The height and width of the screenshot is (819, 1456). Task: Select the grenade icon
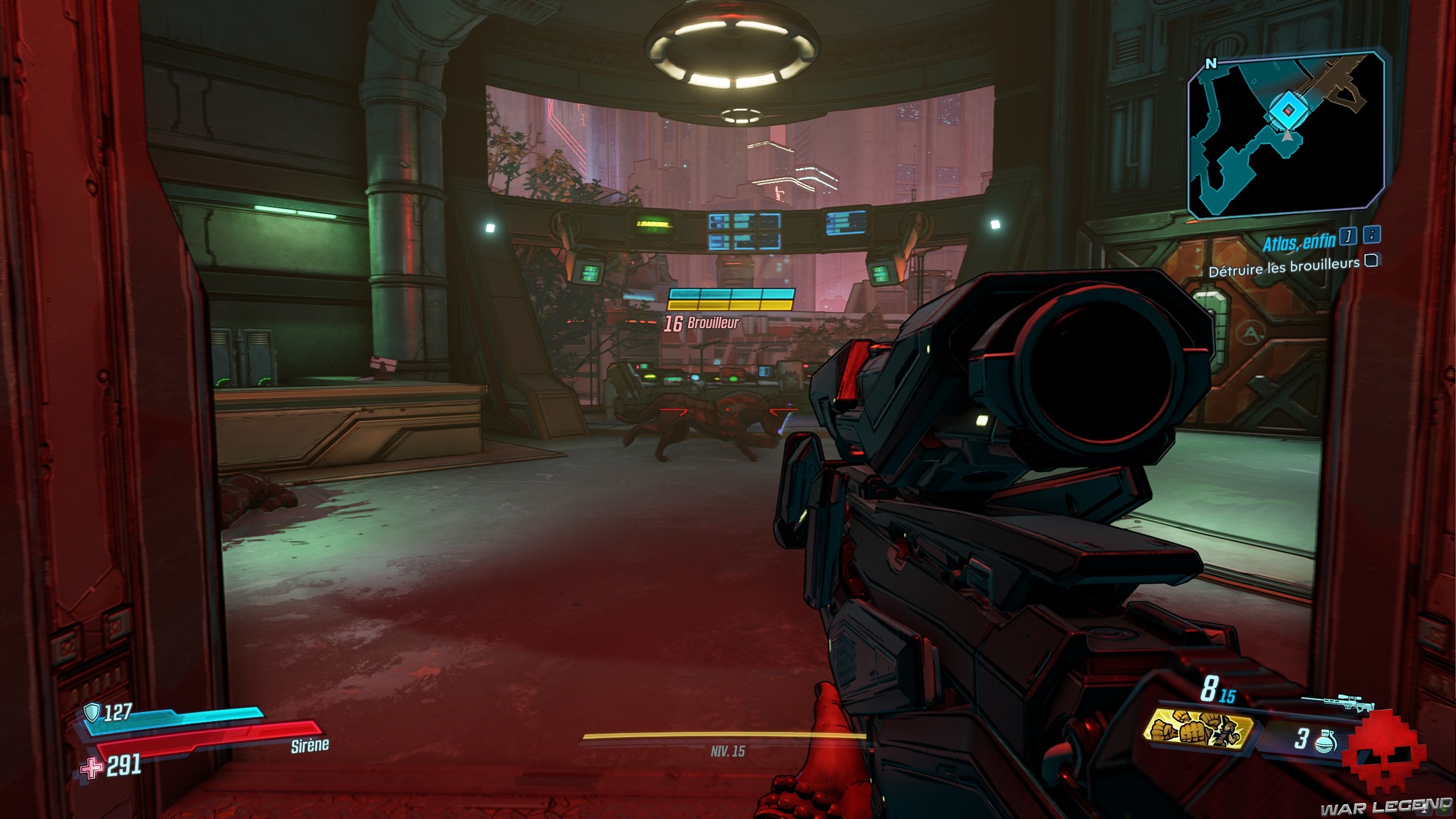coord(1325,740)
